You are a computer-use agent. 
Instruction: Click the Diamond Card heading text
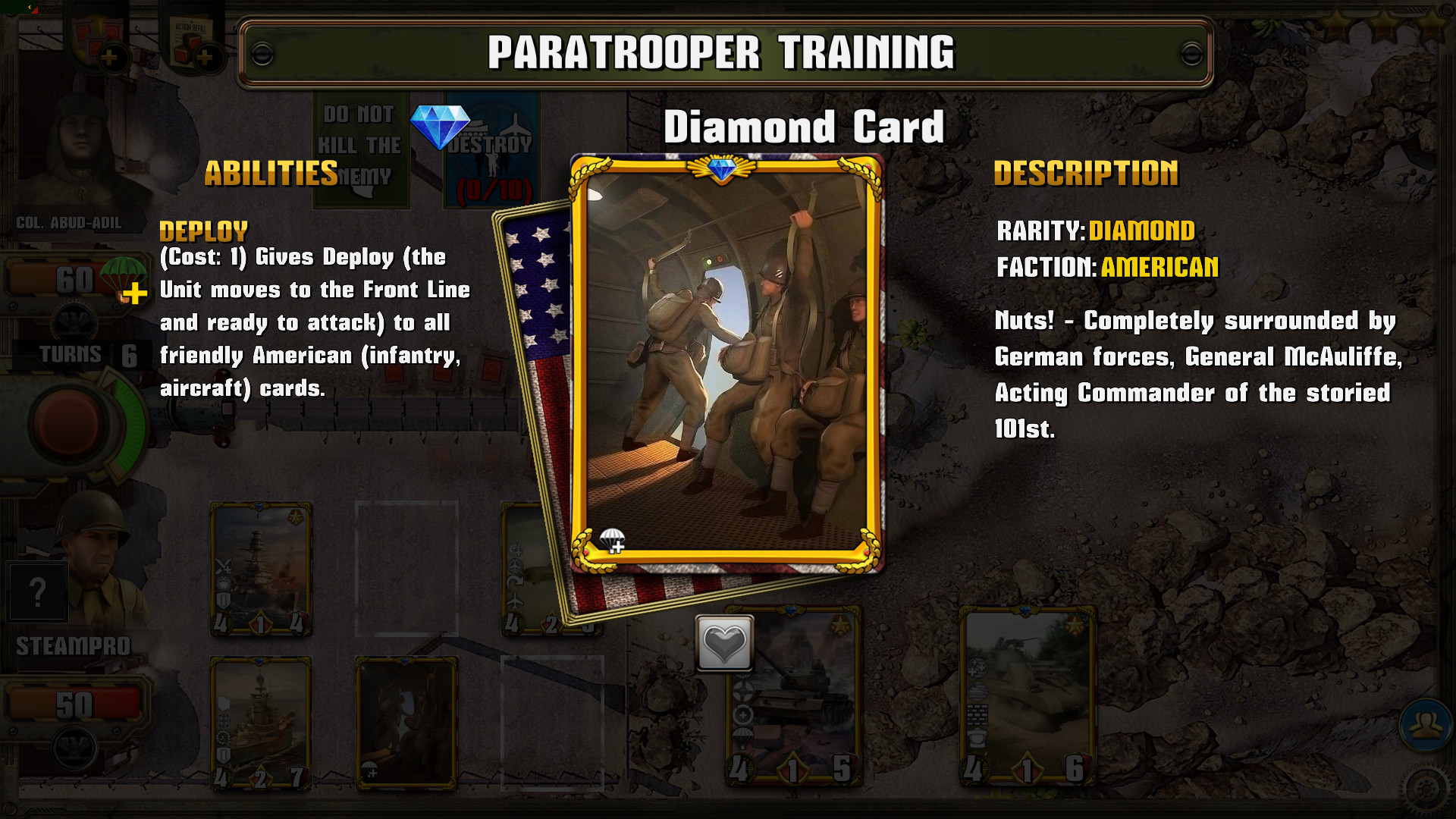point(804,127)
